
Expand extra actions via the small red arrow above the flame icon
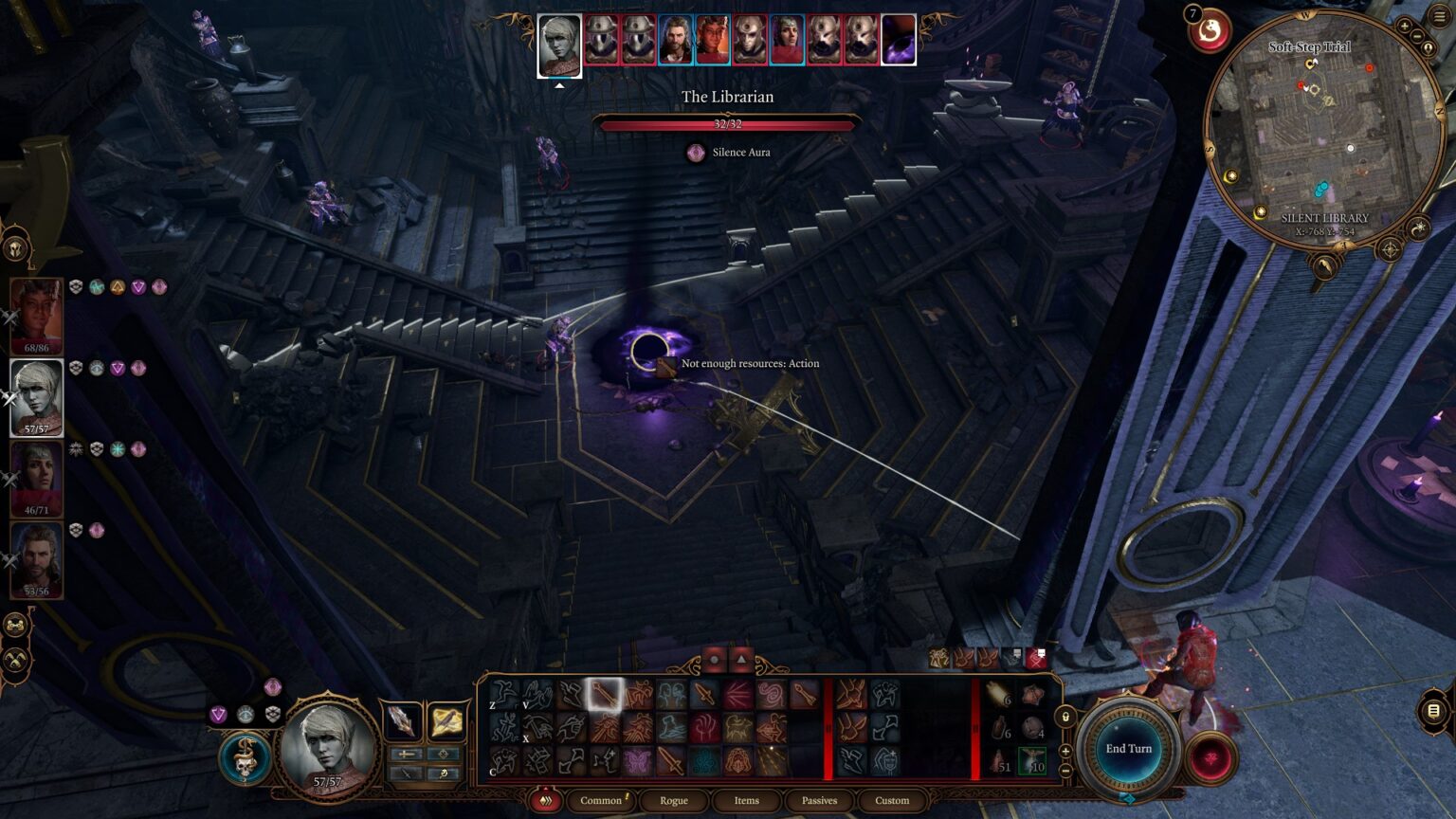point(546,788)
